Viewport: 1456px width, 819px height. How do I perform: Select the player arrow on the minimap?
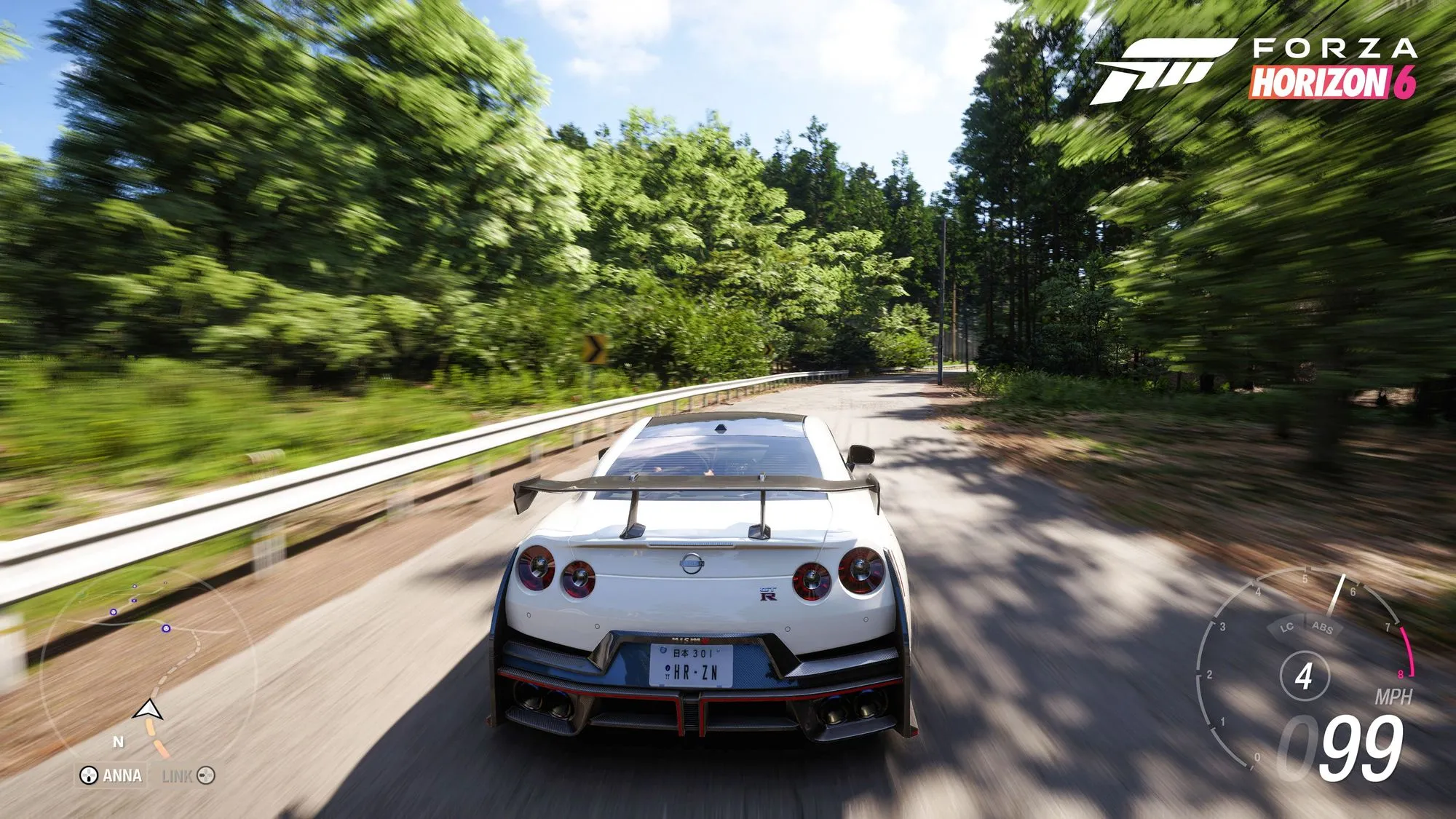pos(148,710)
